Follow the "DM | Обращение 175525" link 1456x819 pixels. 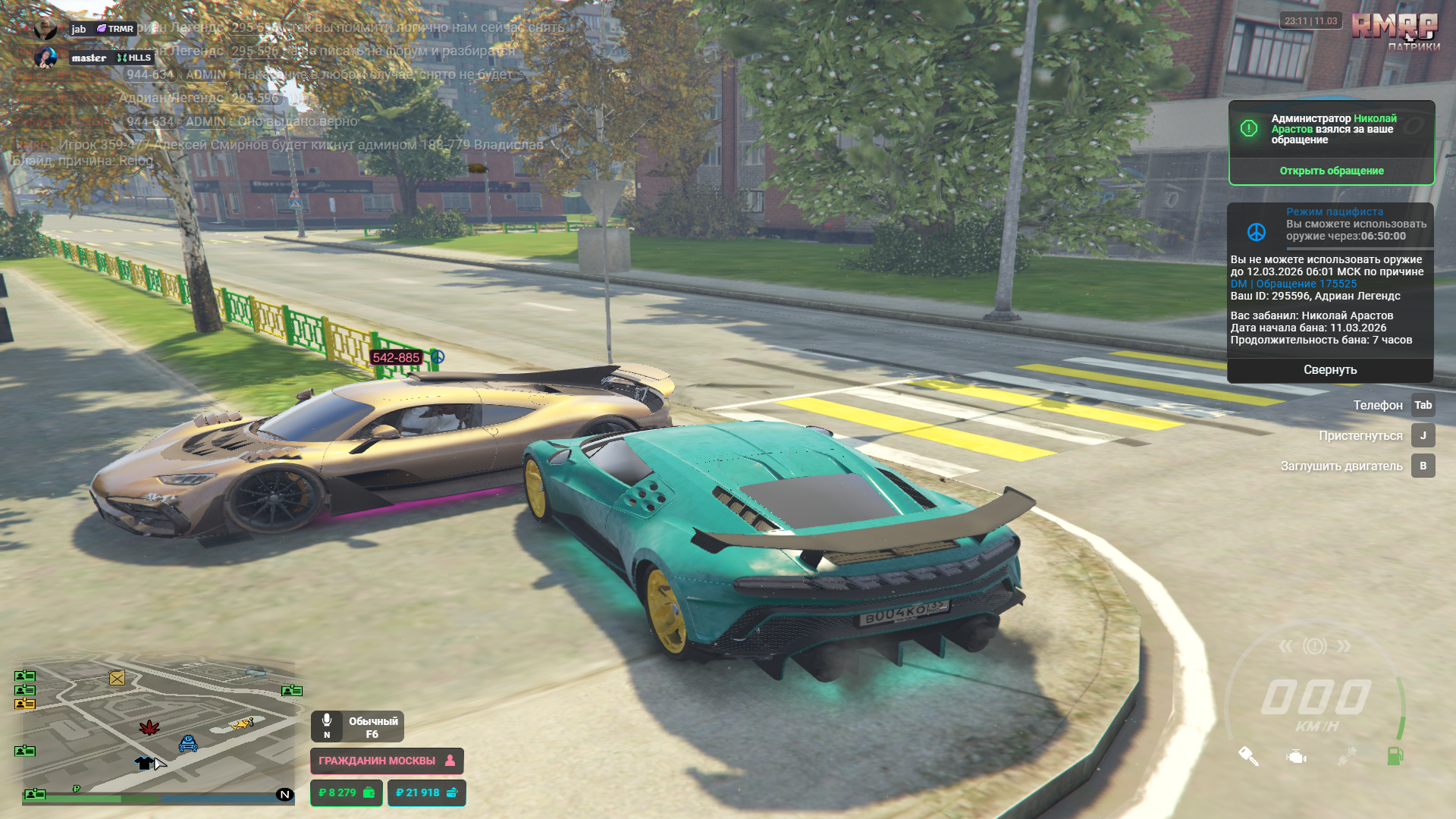coord(1293,284)
